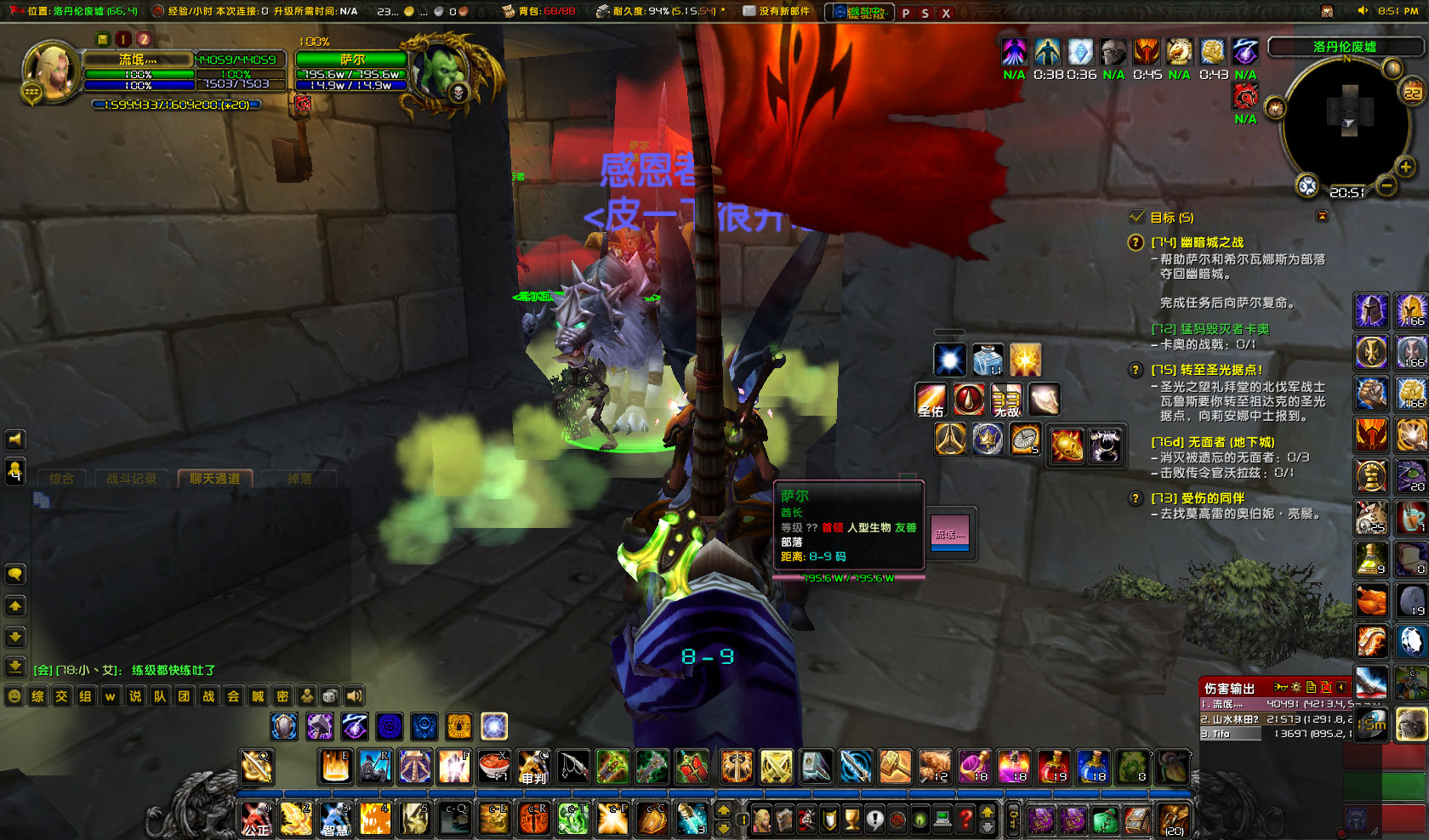Zoom in on the minimap
The image size is (1429, 840).
point(1405,167)
